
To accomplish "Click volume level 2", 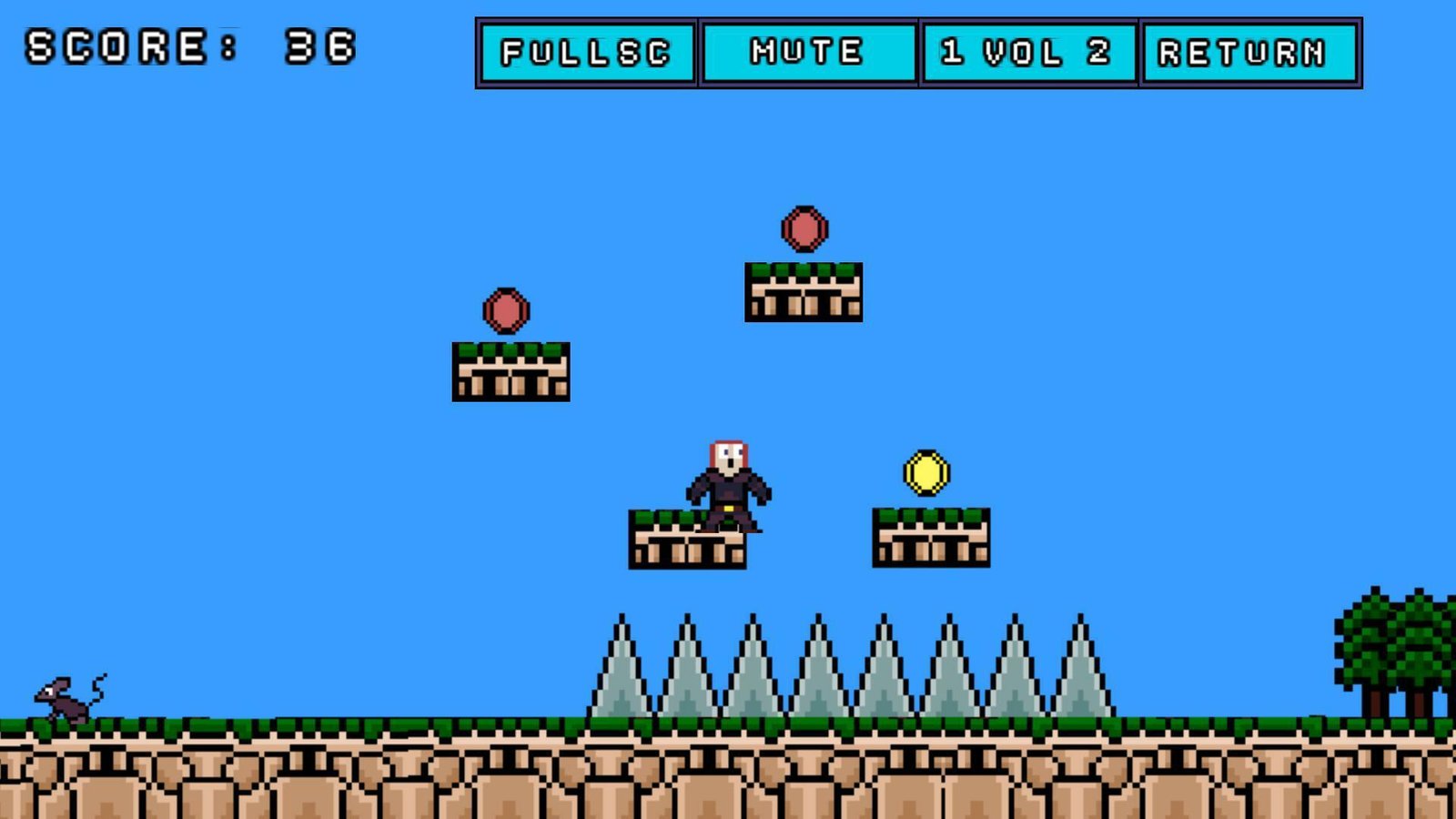I will (x=1097, y=52).
